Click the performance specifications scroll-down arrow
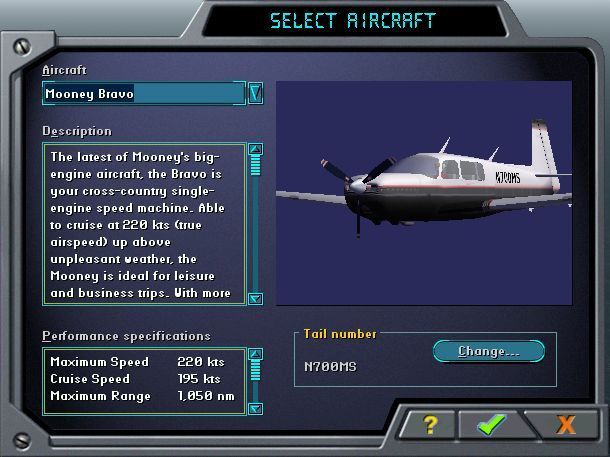Image resolution: width=610 pixels, height=457 pixels. tap(255, 407)
